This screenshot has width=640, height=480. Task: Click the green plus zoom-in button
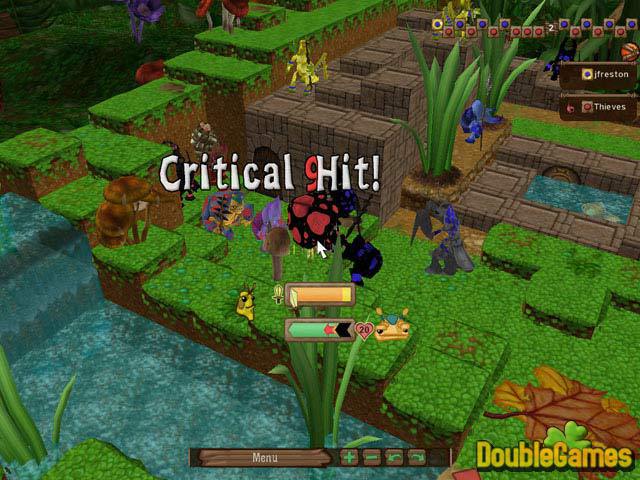coord(349,458)
